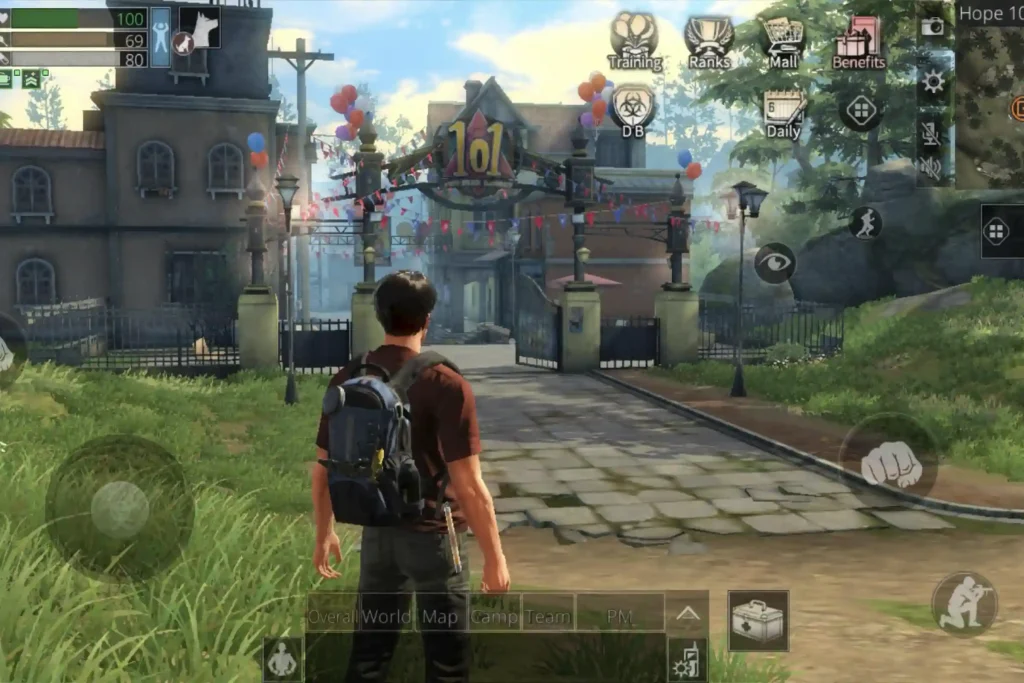
Task: Toggle the muted microphone icon
Action: click(932, 134)
